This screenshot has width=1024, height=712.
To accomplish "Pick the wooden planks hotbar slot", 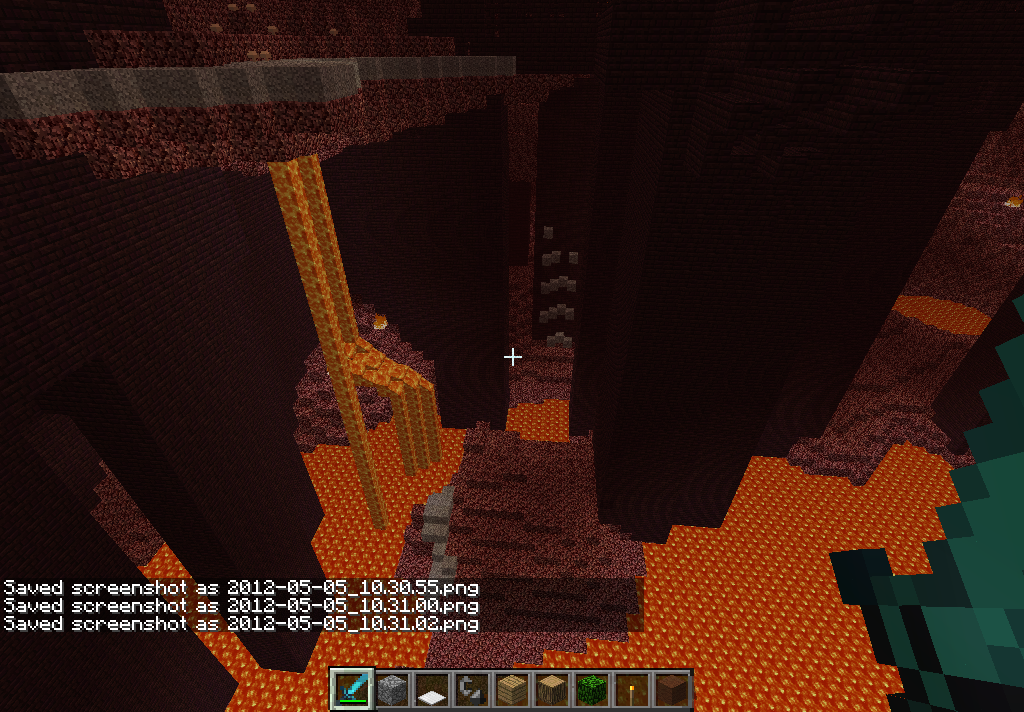I will 512,690.
